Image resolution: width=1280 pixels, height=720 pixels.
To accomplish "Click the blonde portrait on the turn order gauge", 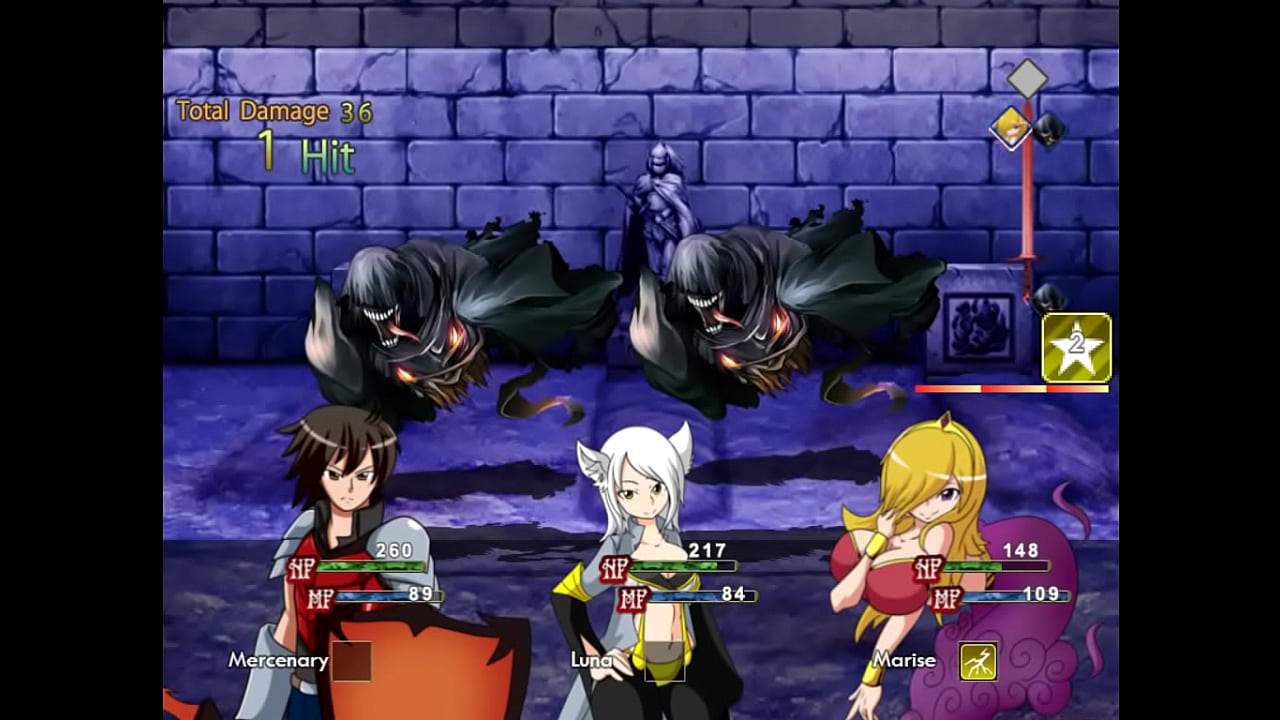I will [1011, 128].
